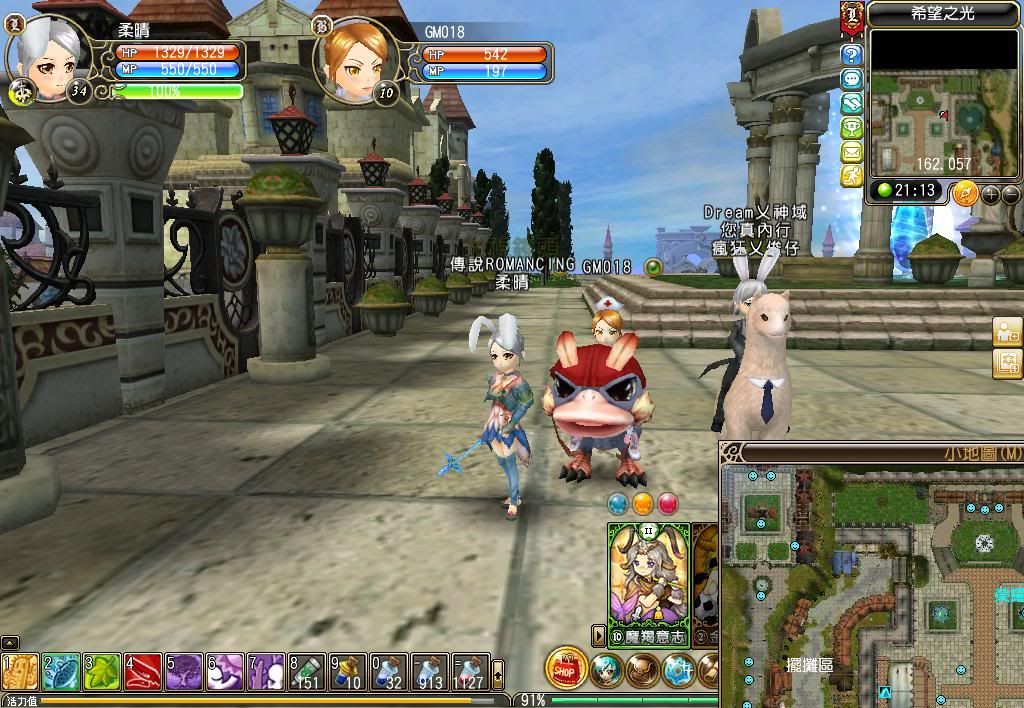Click the orange compass button
Viewport: 1024px width, 708px height.
point(965,192)
